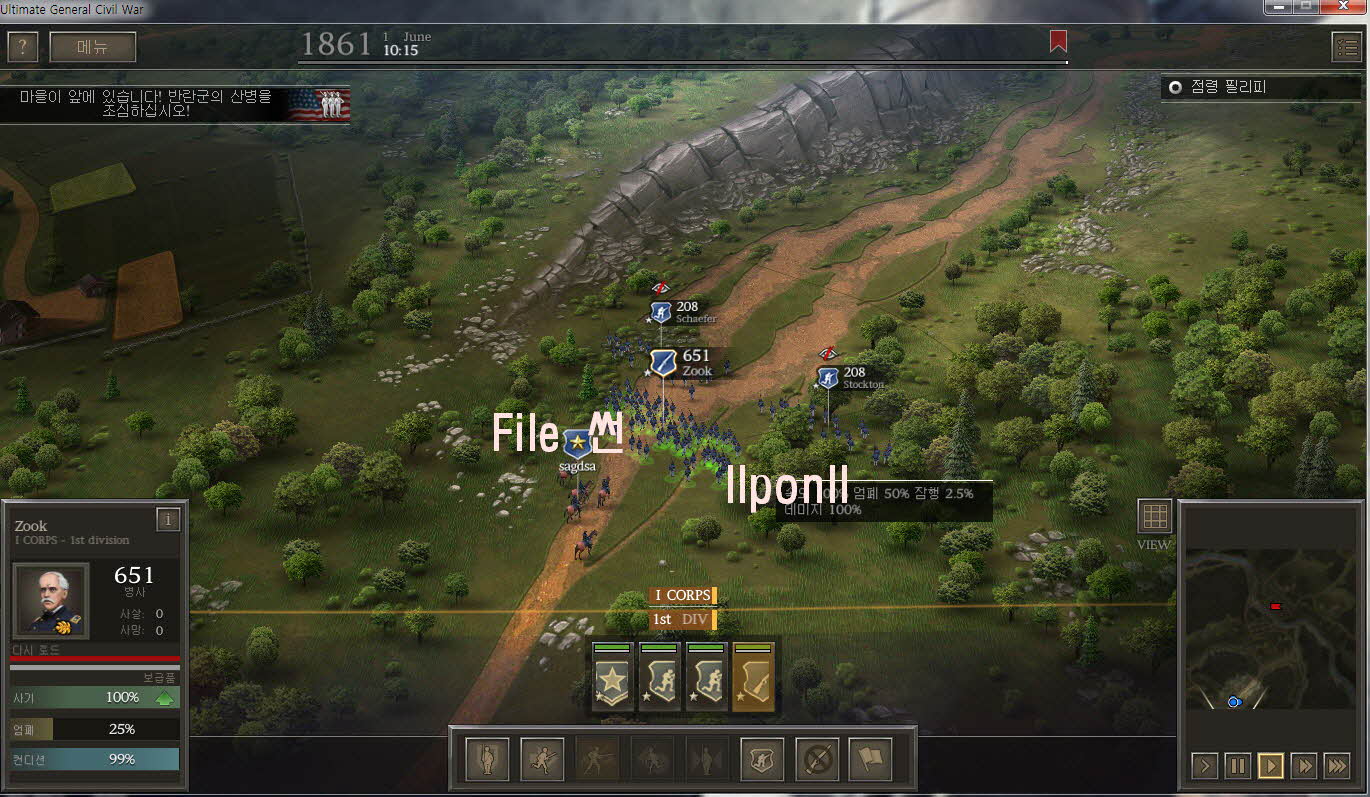This screenshot has width=1370, height=797.
Task: Click the kneeling rifleman shield command
Action: pos(762,761)
